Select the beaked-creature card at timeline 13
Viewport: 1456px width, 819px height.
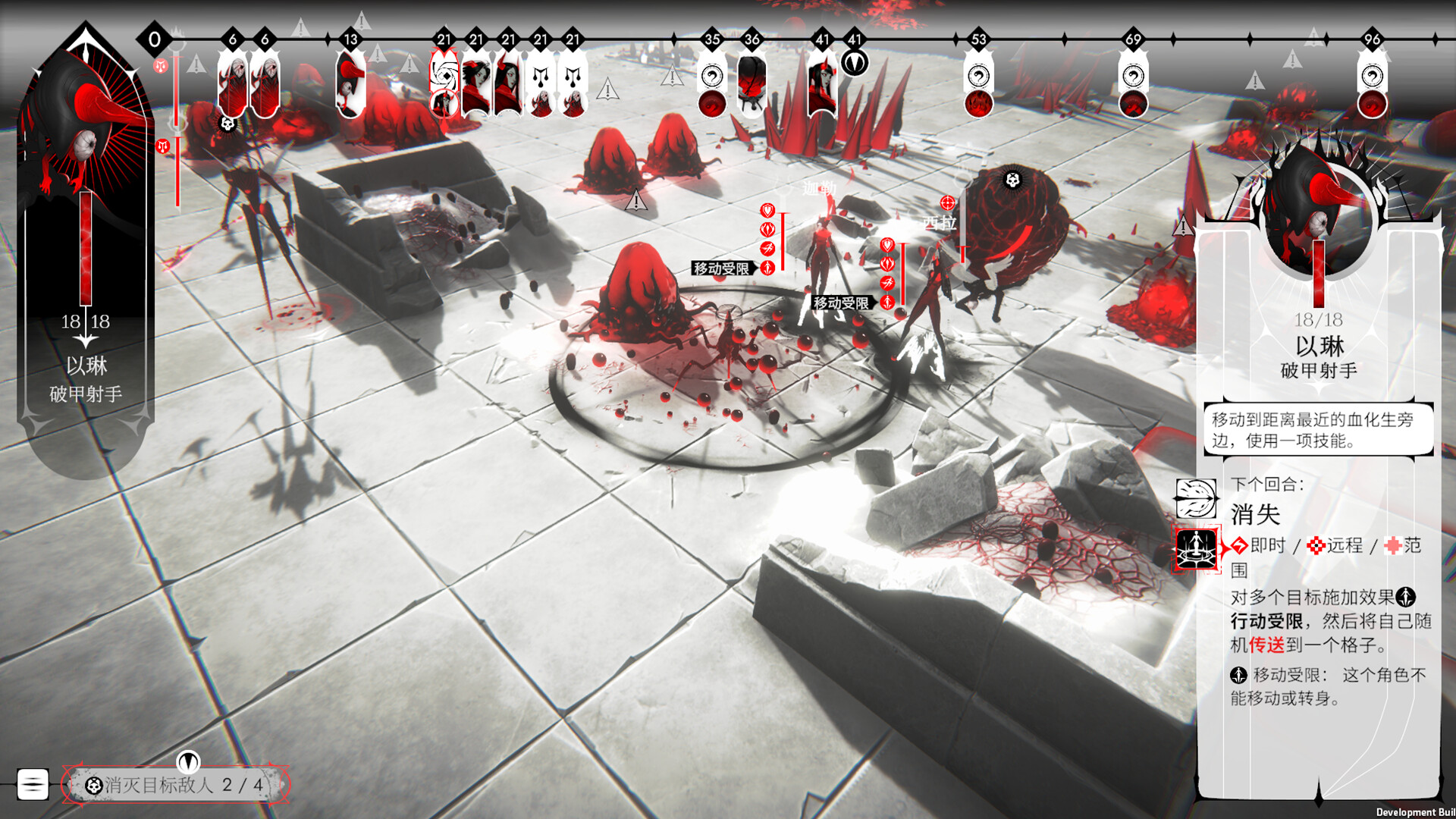click(x=350, y=85)
